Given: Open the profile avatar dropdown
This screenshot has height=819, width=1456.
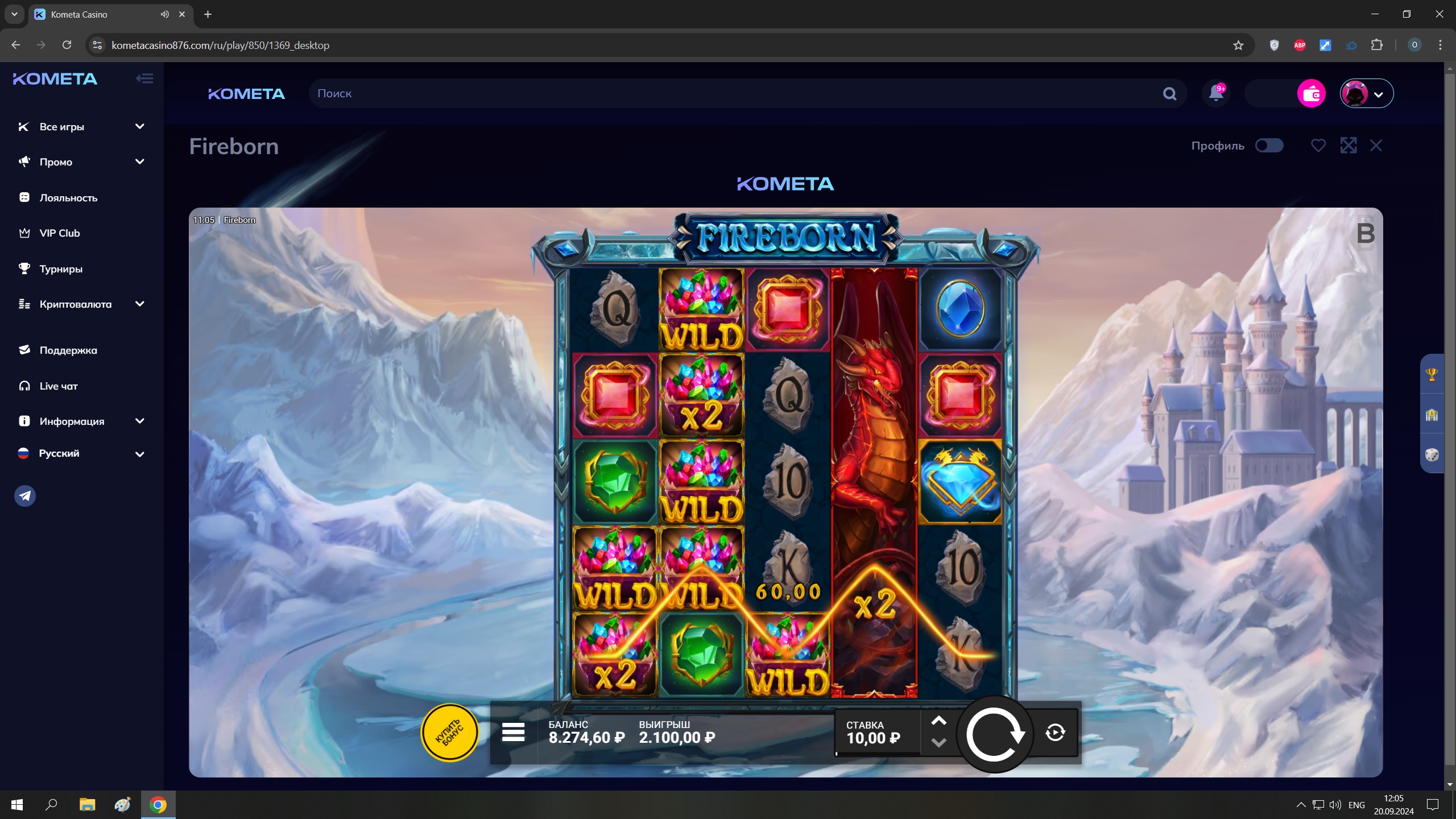Looking at the screenshot, I should [1366, 94].
